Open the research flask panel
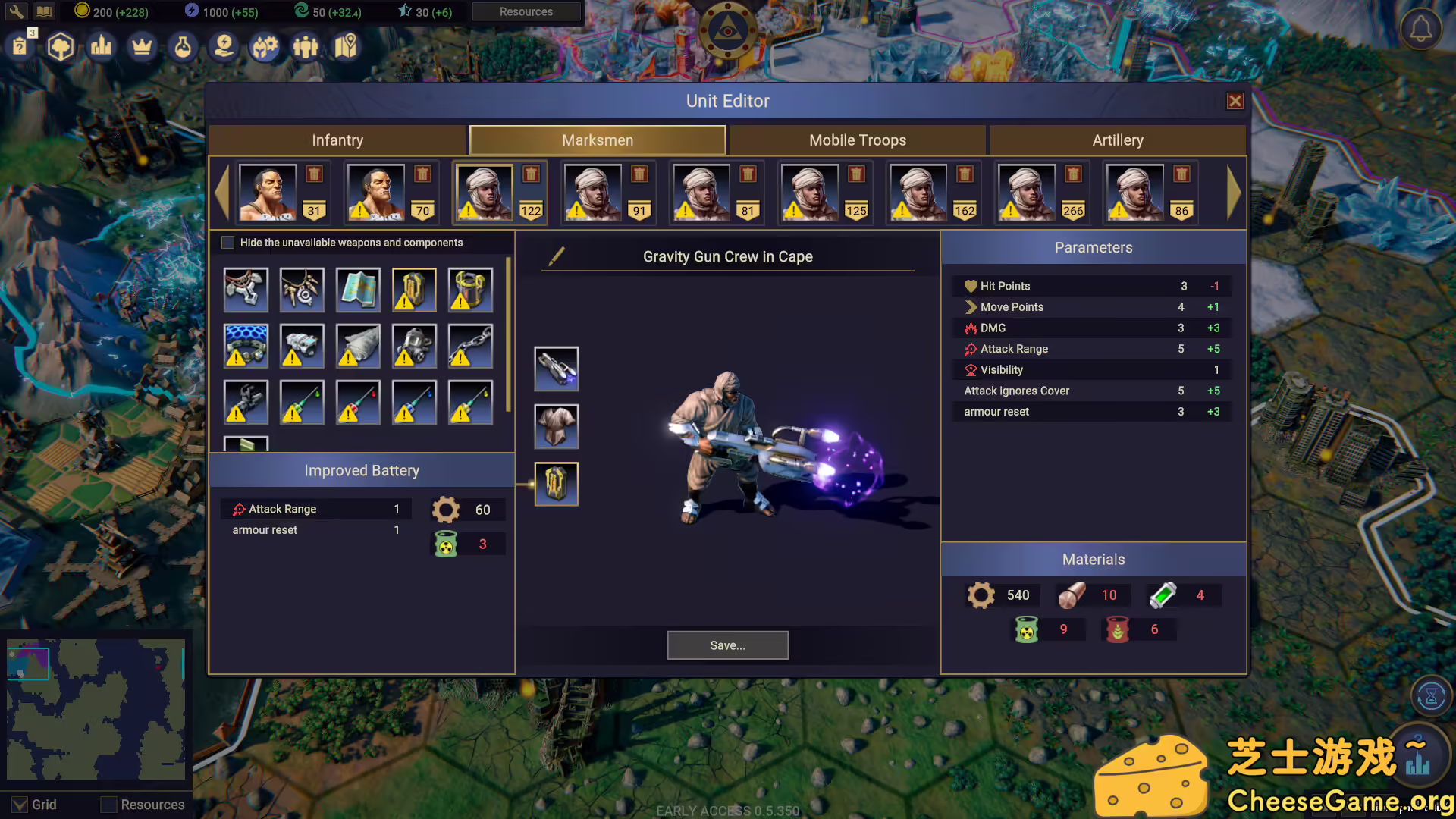Image resolution: width=1456 pixels, height=819 pixels. click(183, 47)
